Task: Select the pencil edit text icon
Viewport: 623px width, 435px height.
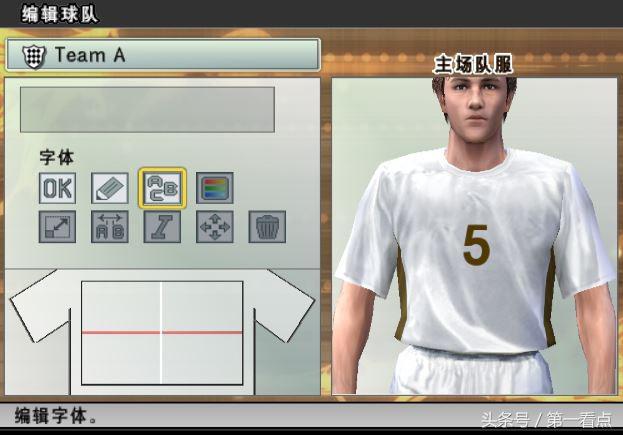Action: [110, 187]
